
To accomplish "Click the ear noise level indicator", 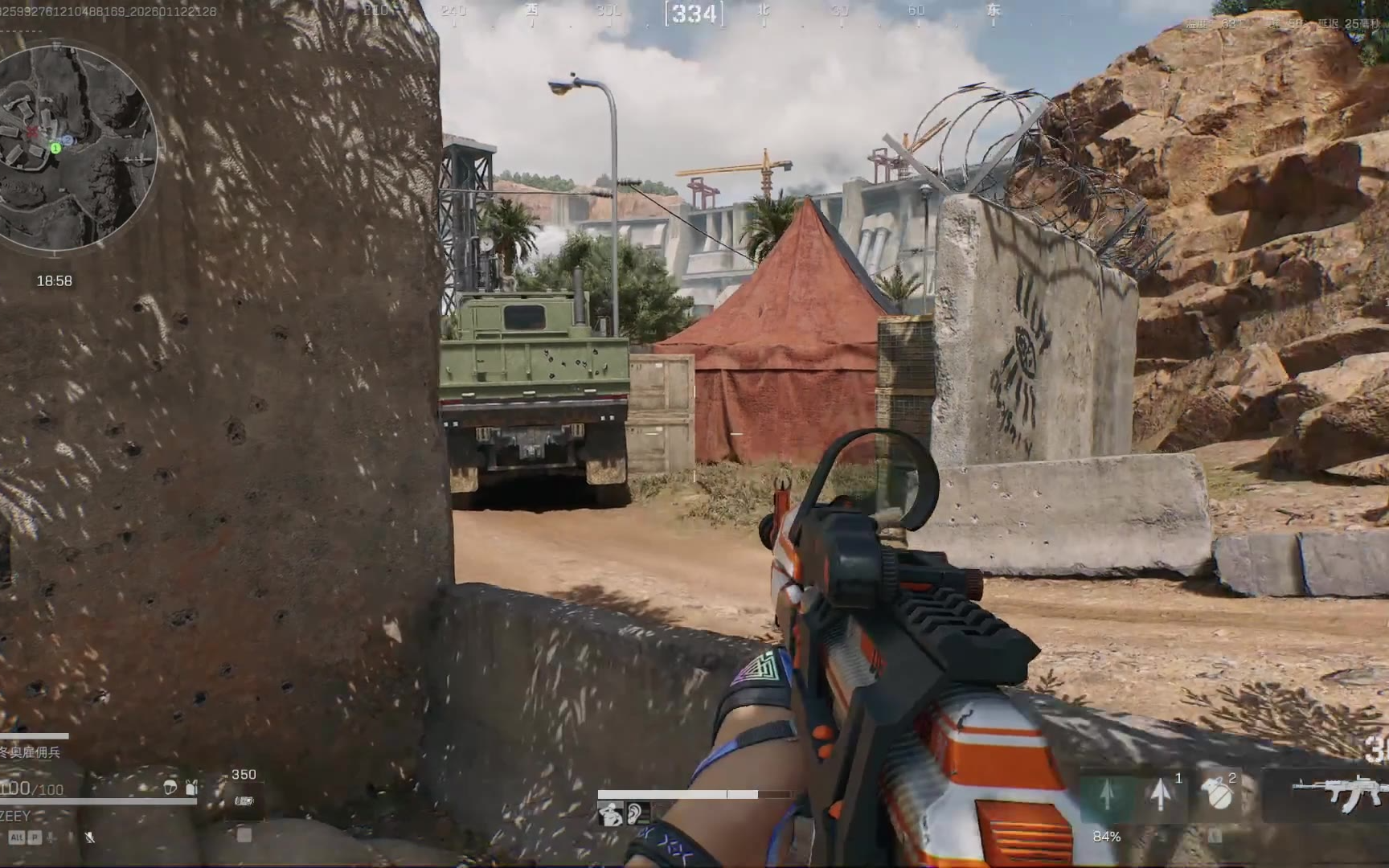I will tap(636, 815).
